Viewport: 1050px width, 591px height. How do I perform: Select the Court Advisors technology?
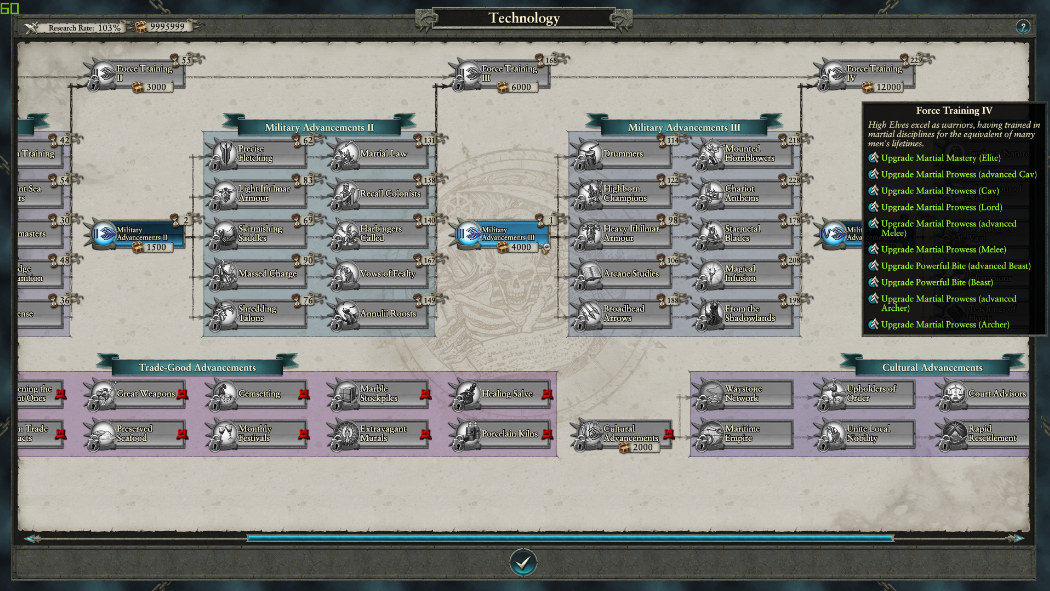986,394
